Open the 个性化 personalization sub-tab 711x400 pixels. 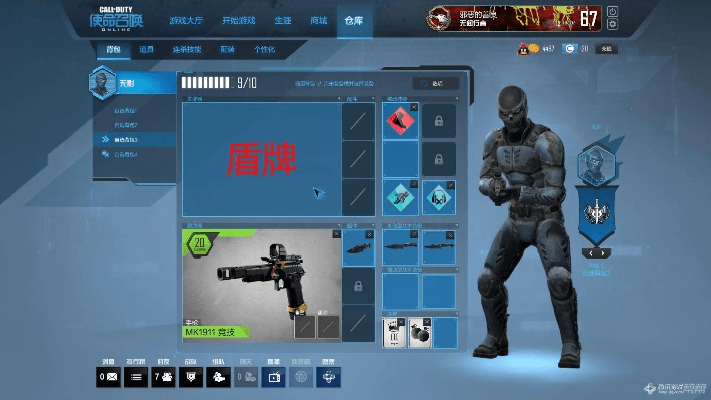pos(264,49)
